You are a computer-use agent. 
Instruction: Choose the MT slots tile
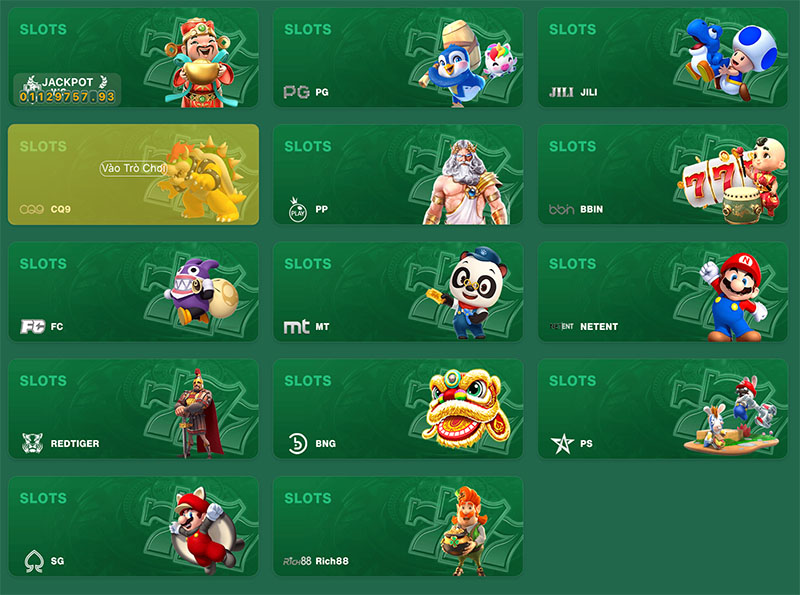(397, 292)
